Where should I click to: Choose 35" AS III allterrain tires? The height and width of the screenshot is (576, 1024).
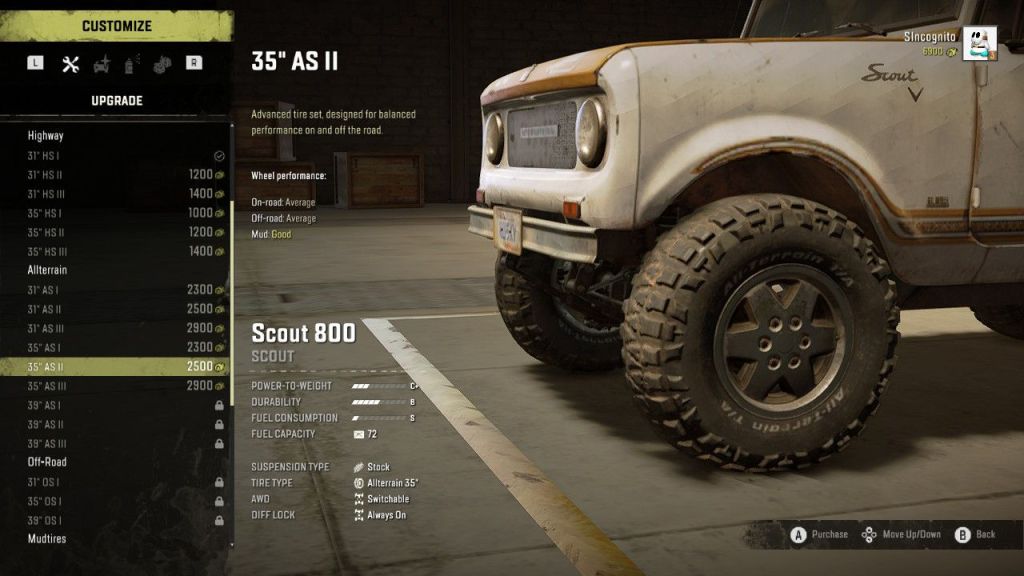[x=115, y=386]
